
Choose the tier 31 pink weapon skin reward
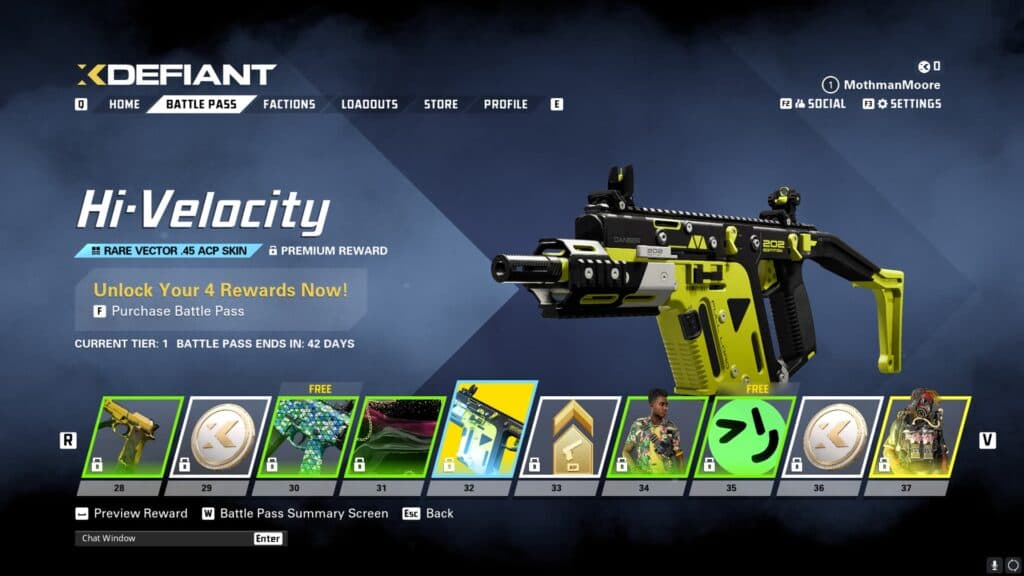point(394,436)
